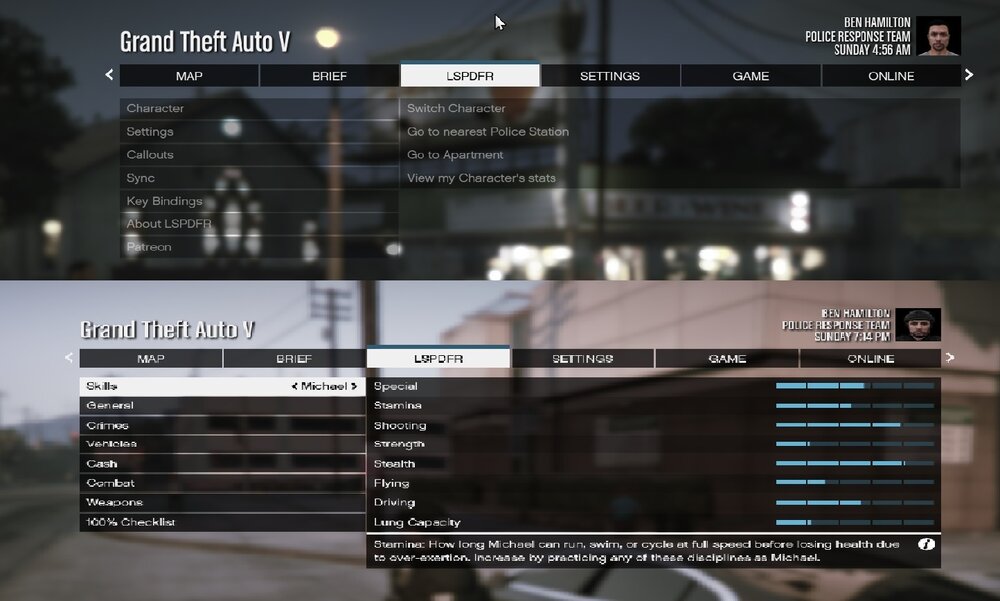Select the Vehicles stats category
Screen dimensions: 1000x601
click(x=112, y=444)
